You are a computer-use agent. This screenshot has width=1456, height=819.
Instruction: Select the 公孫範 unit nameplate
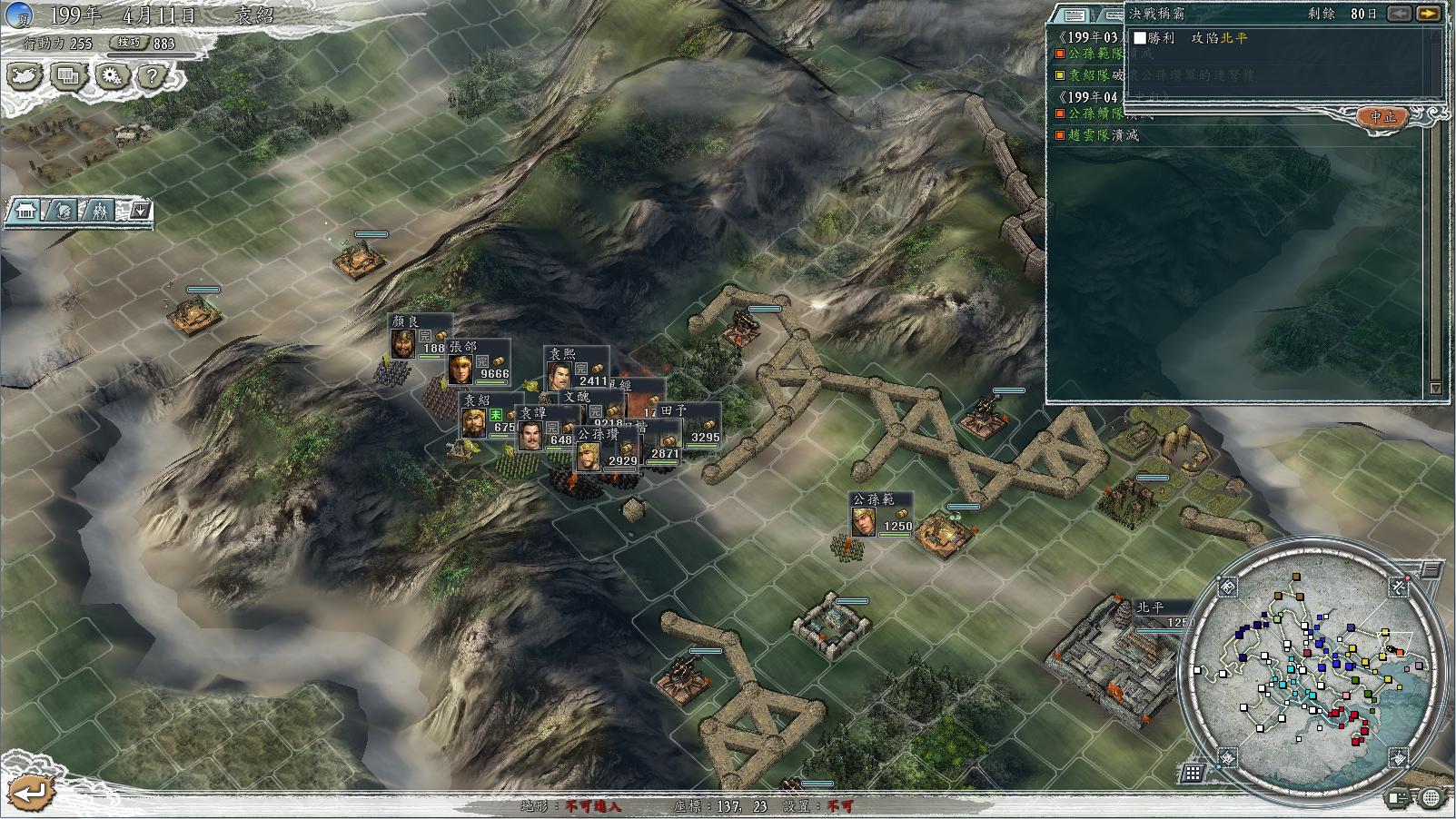point(873,499)
